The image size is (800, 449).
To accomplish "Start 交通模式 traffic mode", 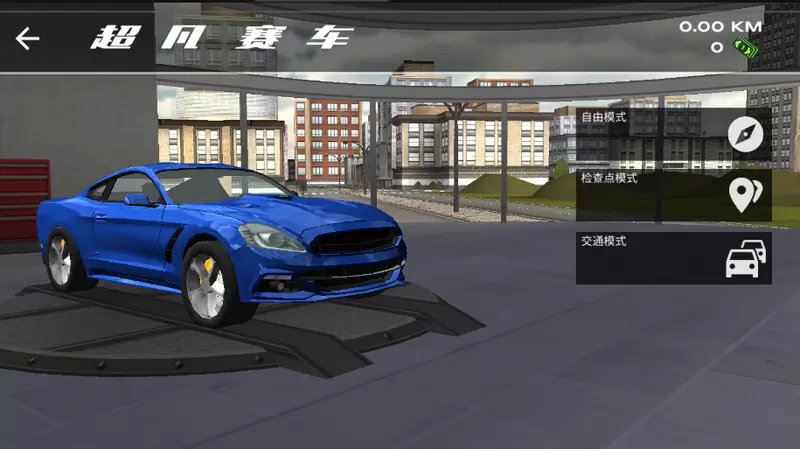I will coord(673,258).
